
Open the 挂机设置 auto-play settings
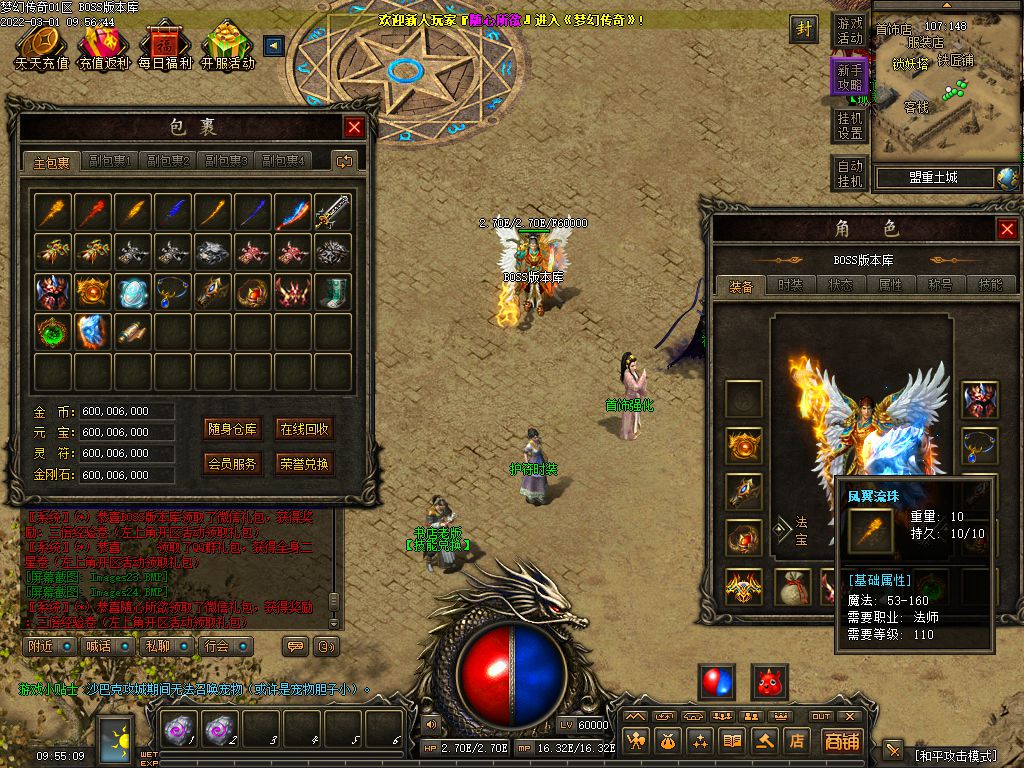tap(850, 126)
